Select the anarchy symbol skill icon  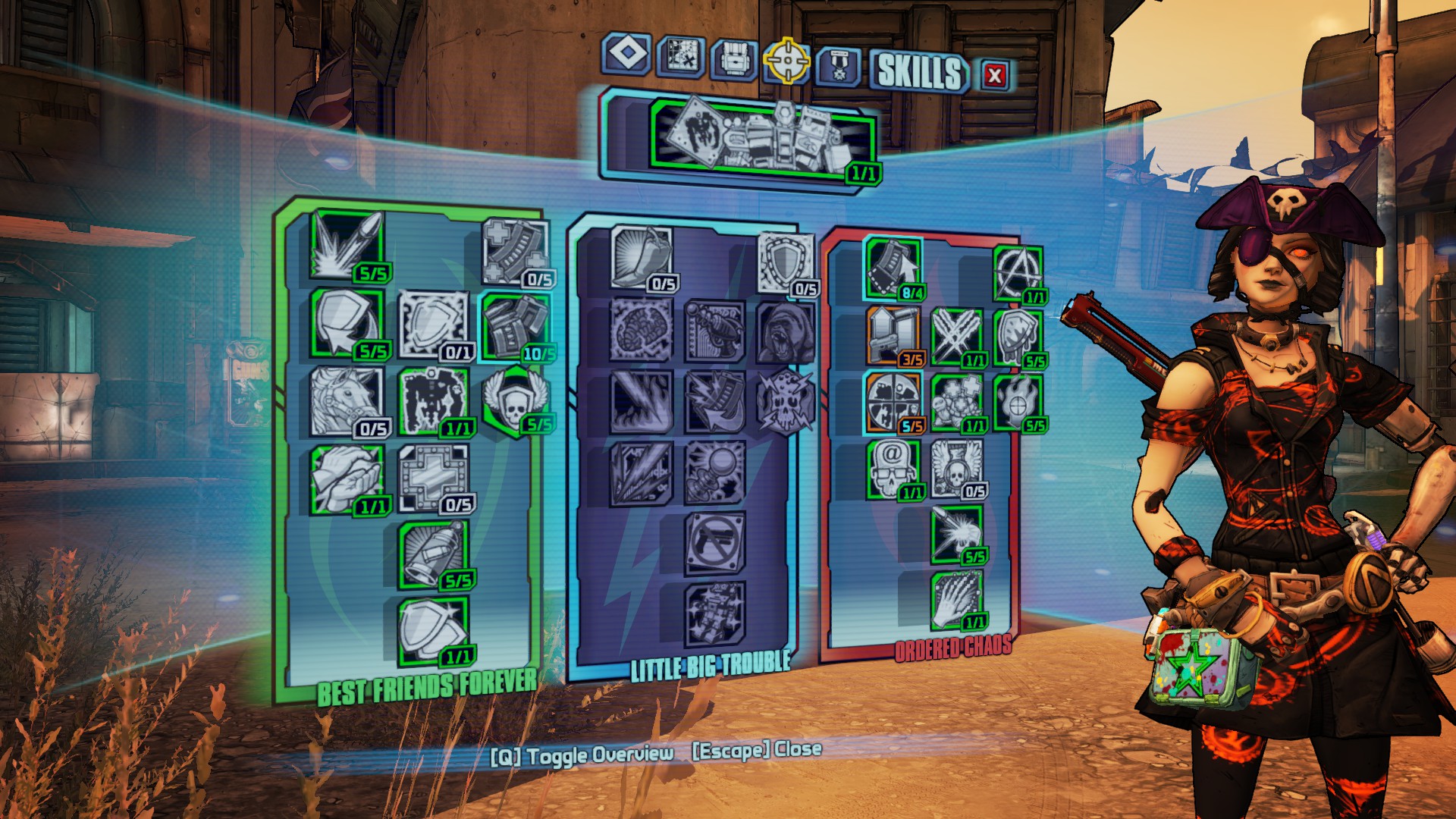pyautogui.click(x=1017, y=273)
